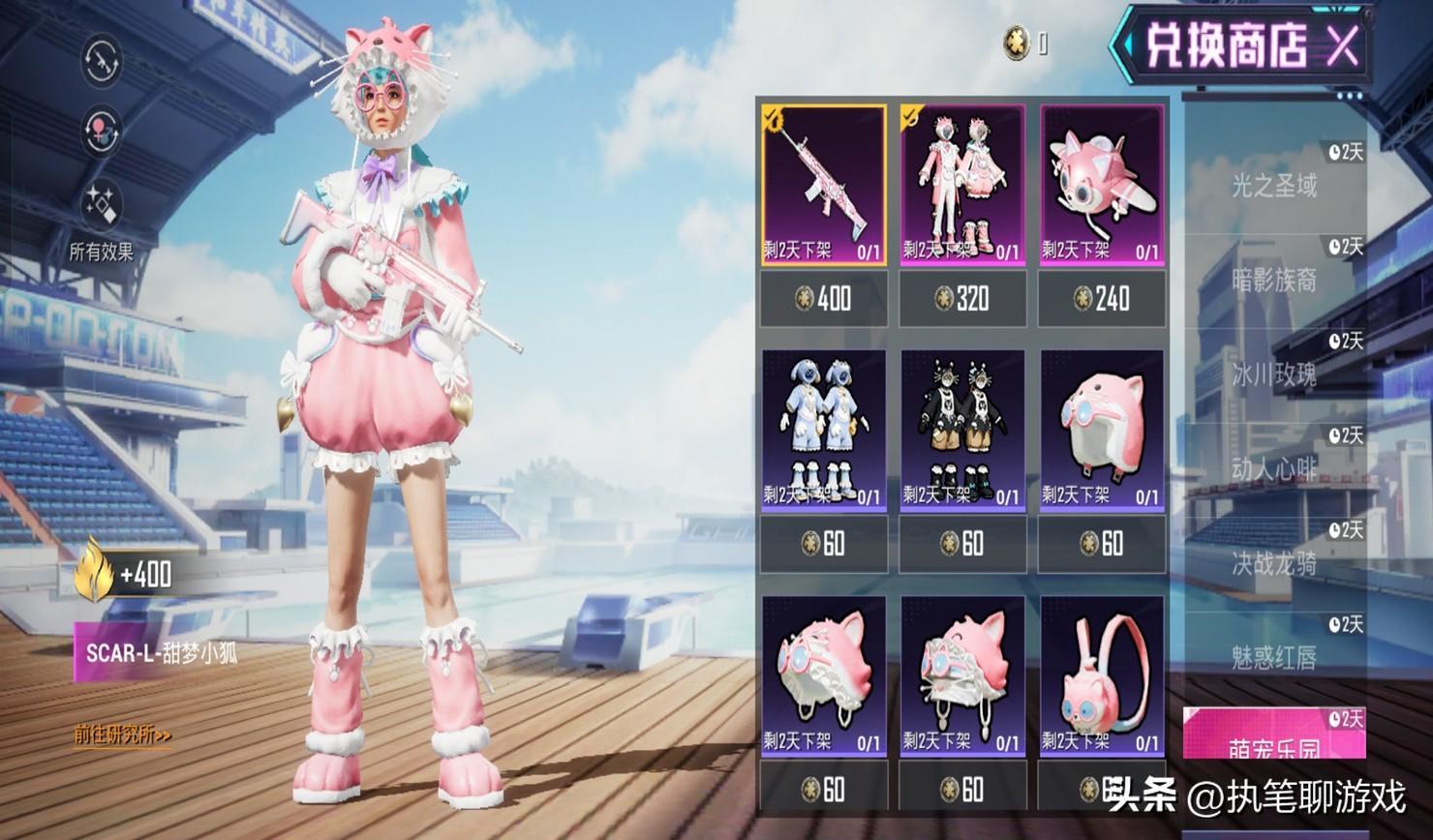Select the 动人心啡 tab

[1274, 469]
